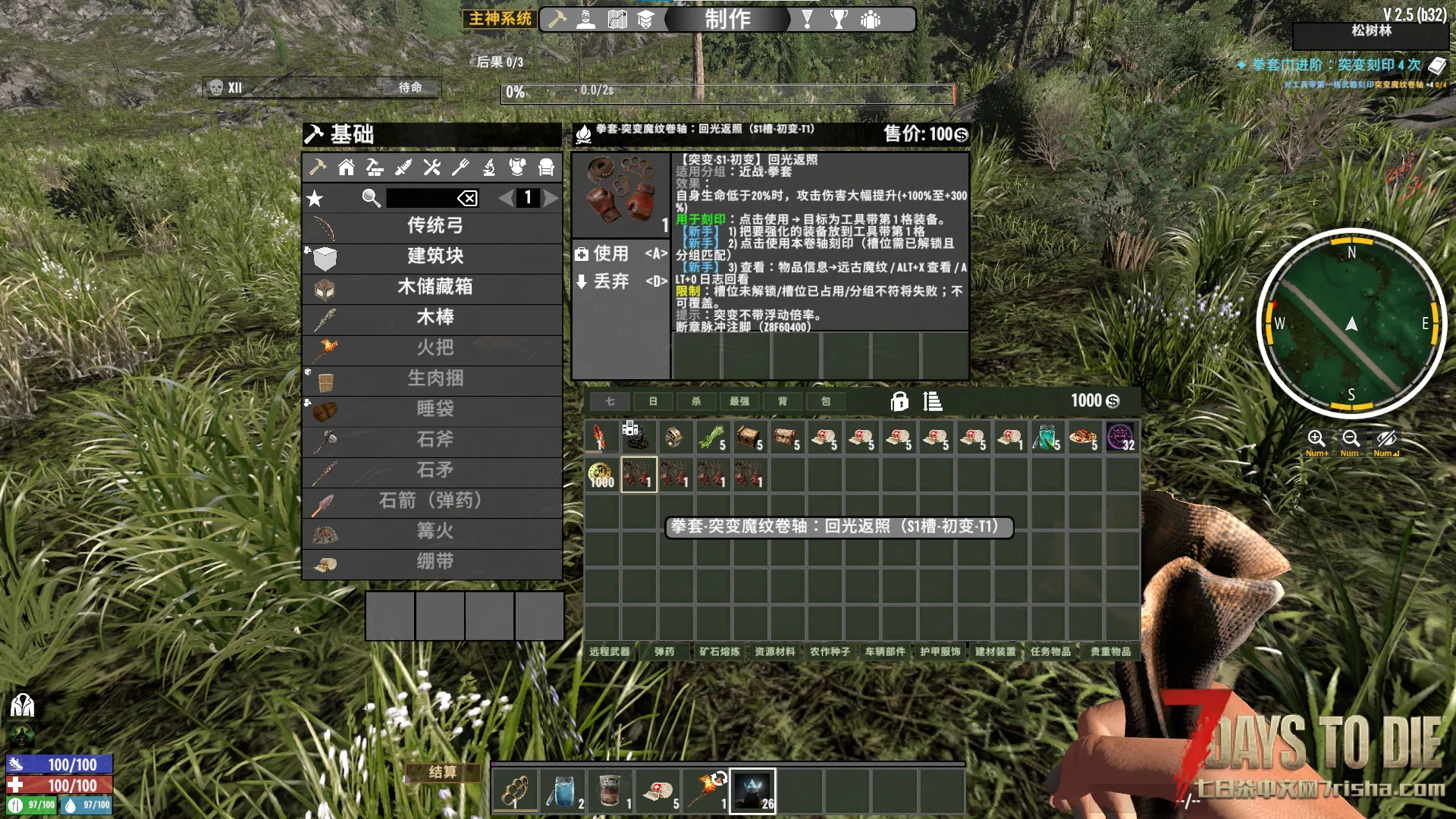Open the character tab icon
The height and width of the screenshot is (819, 1456).
coord(586,20)
